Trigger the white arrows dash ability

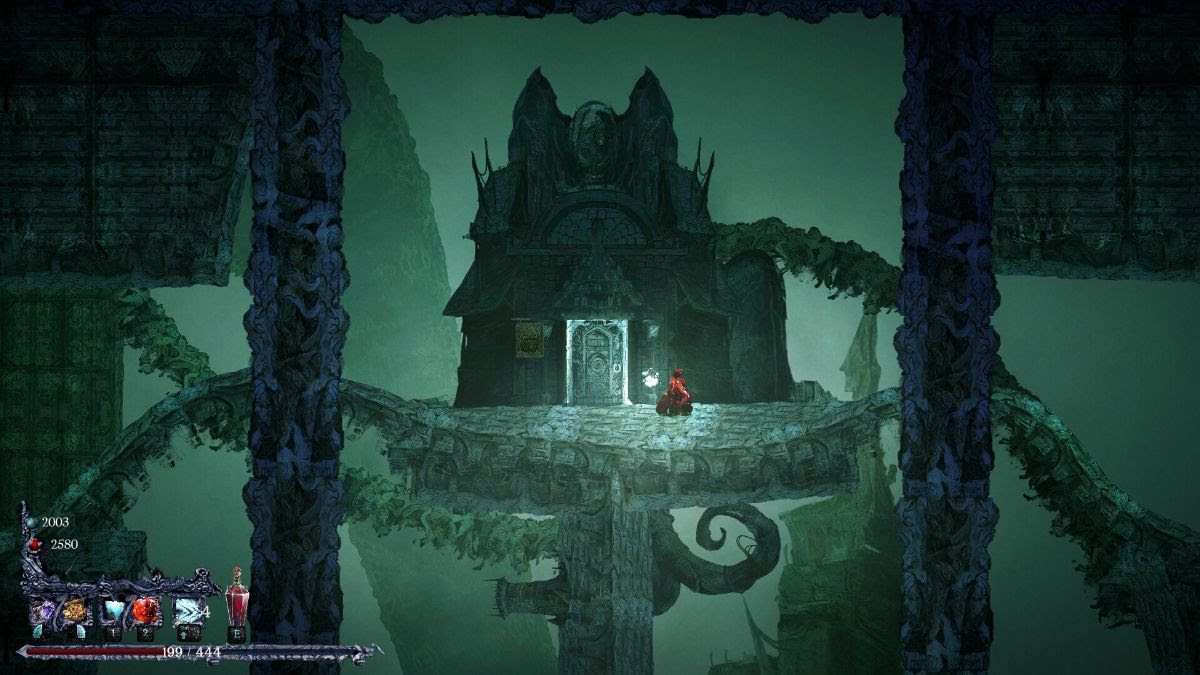coord(187,609)
